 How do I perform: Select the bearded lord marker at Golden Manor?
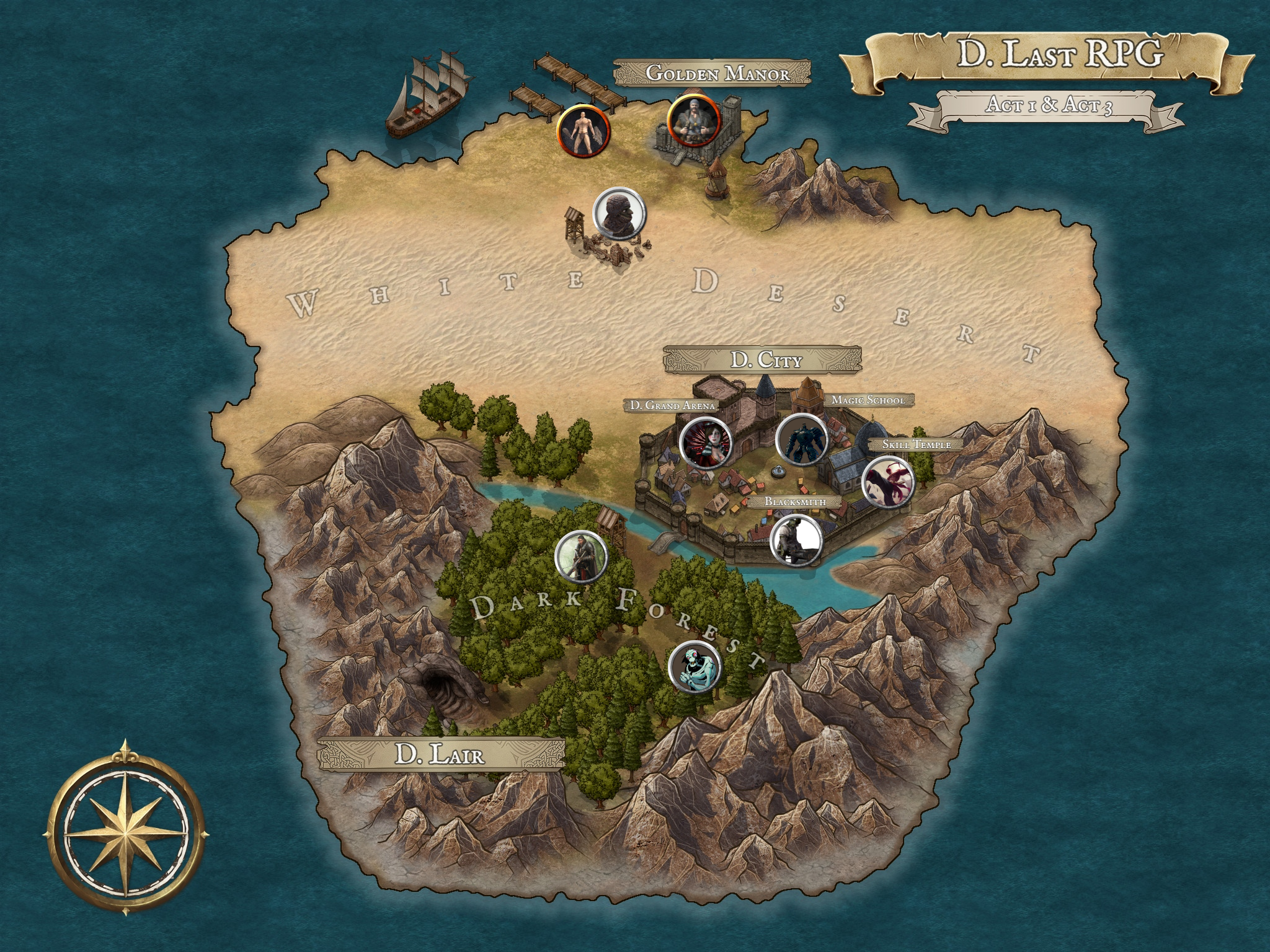pos(693,120)
